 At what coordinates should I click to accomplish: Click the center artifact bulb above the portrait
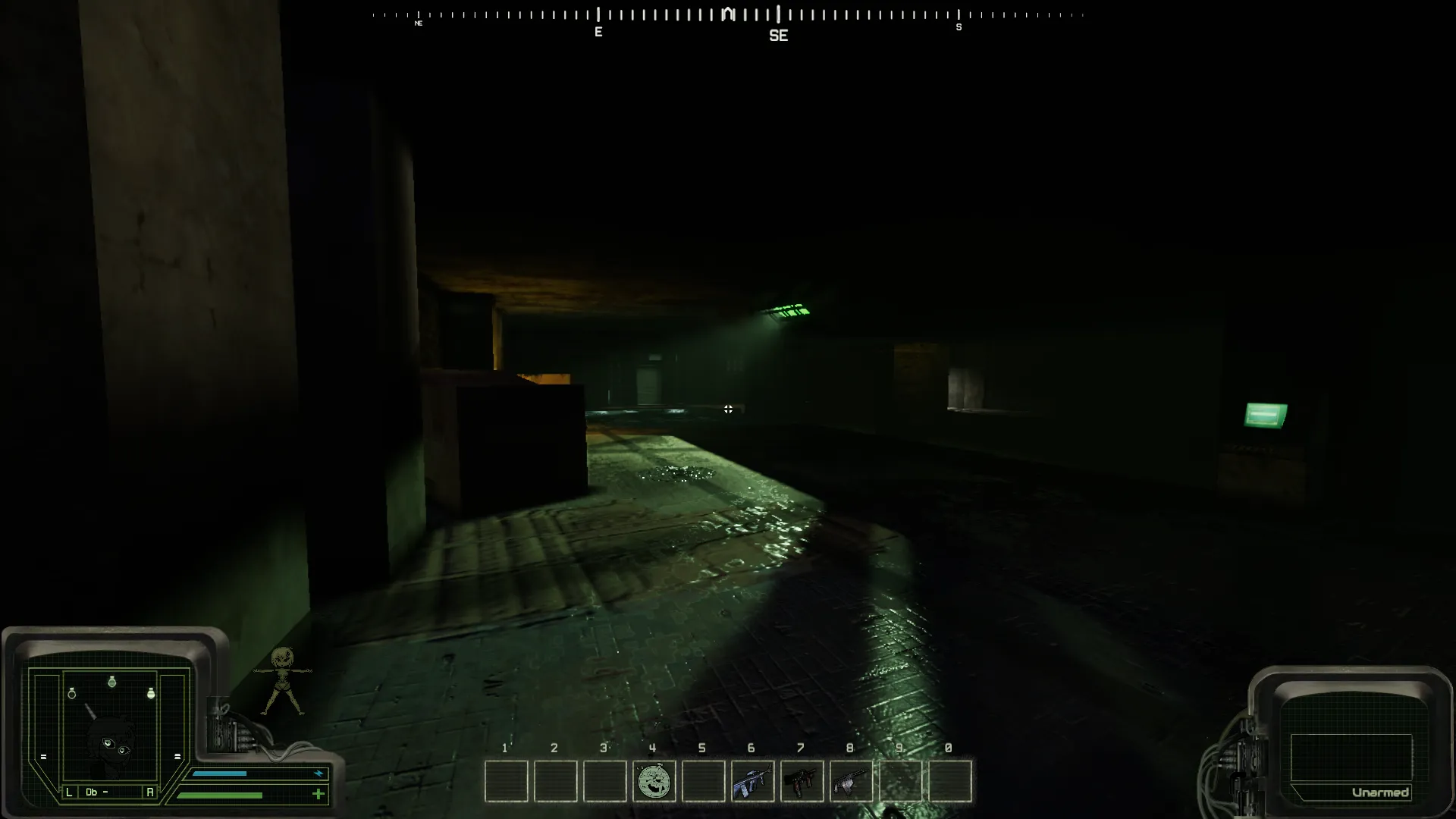pos(111,682)
